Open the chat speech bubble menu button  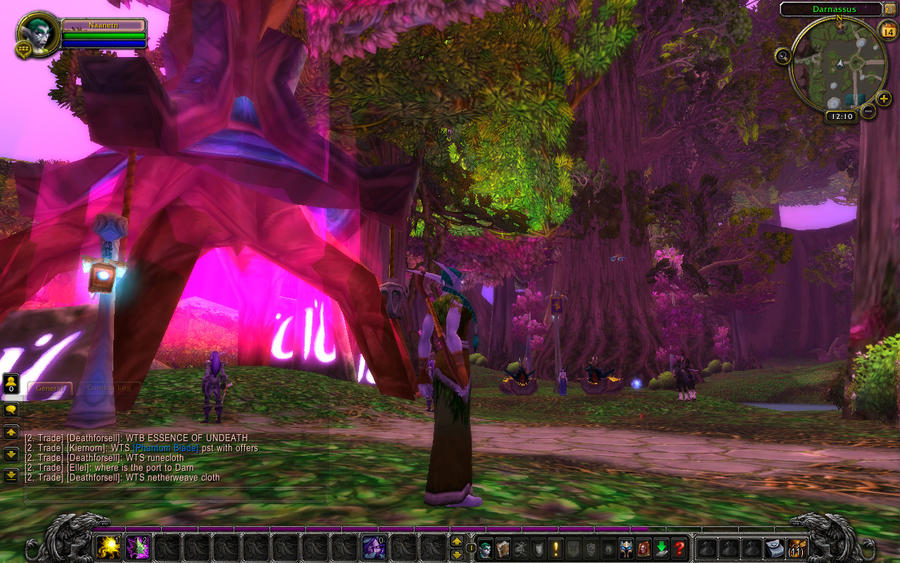(11, 409)
